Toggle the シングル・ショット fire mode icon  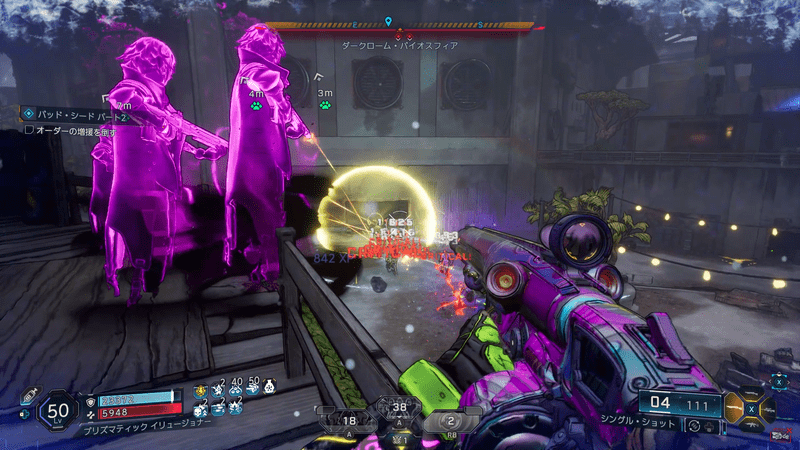point(695,426)
